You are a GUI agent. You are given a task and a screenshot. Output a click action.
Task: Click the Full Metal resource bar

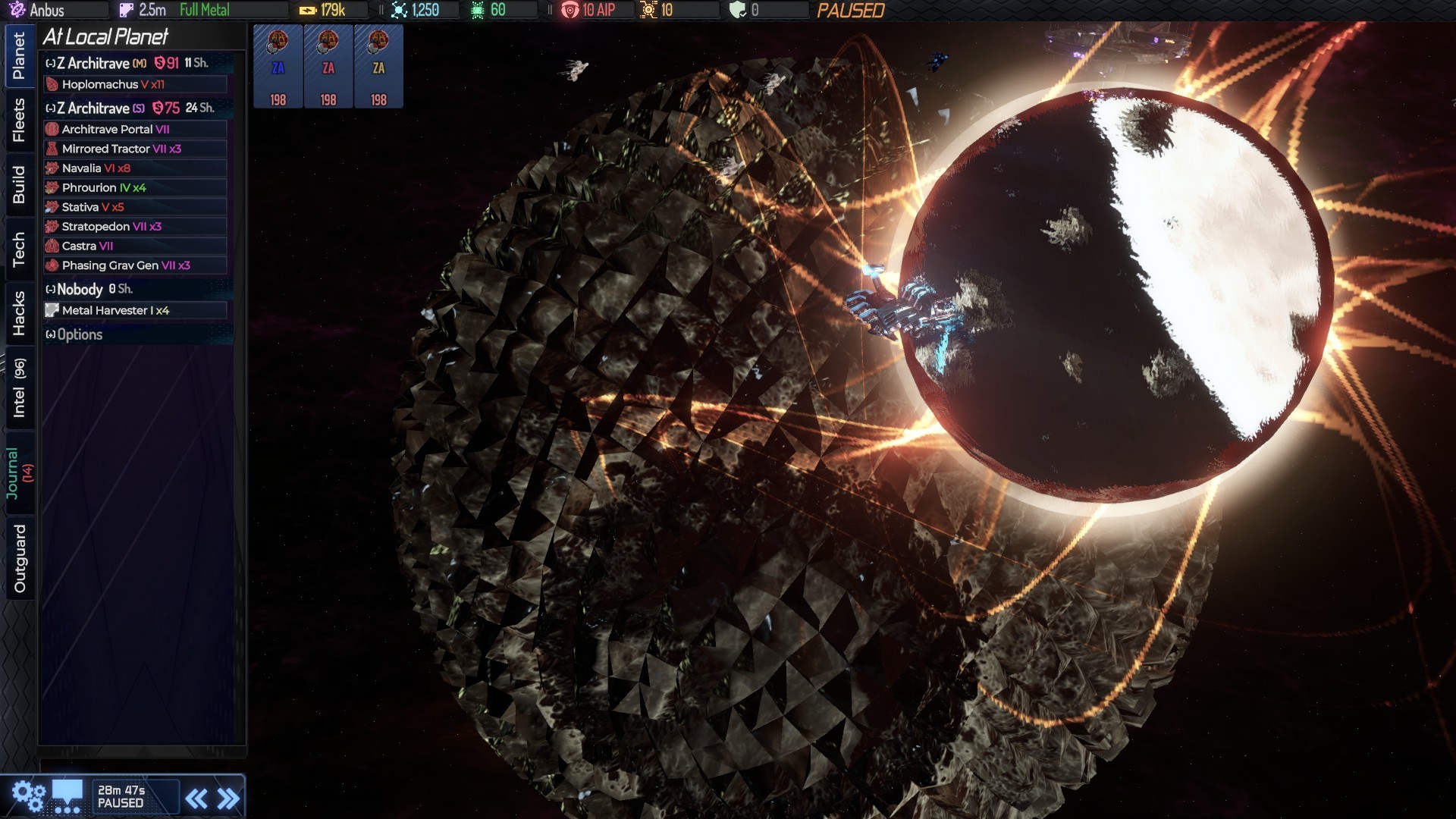tap(205, 10)
